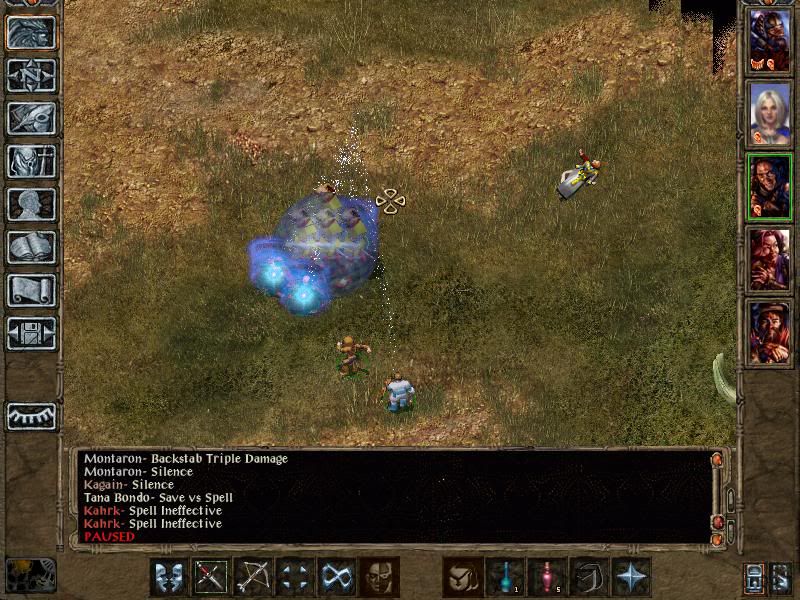Viewport: 800px width, 600px height.
Task: Toggle the rest eye button
Action: coord(31,416)
